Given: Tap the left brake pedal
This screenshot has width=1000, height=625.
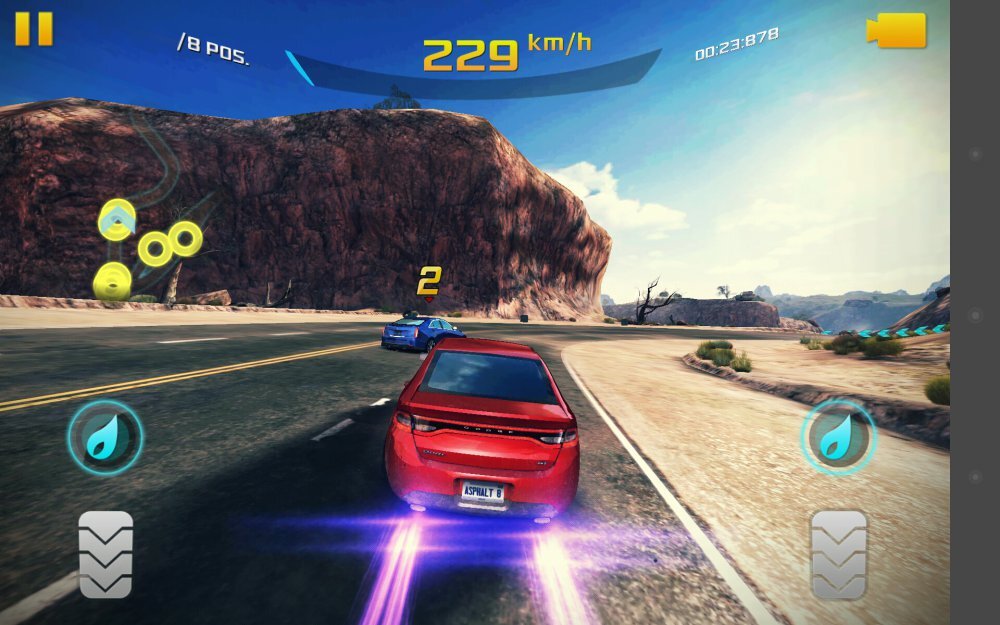Looking at the screenshot, I should (106, 554).
